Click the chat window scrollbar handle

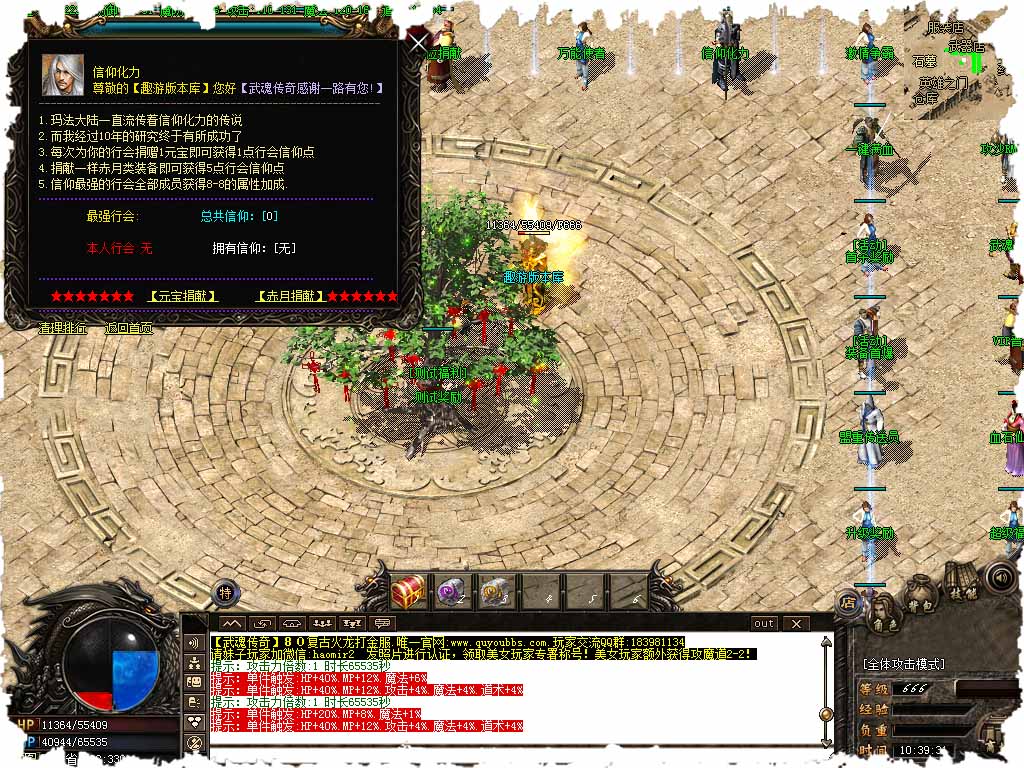pos(826,714)
